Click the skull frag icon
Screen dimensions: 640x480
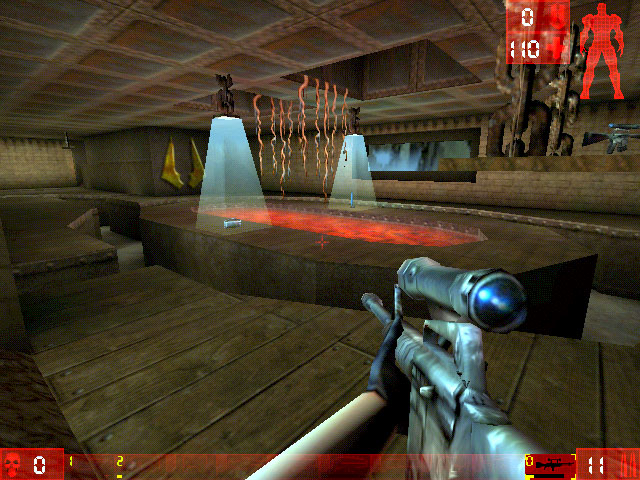tap(15, 464)
